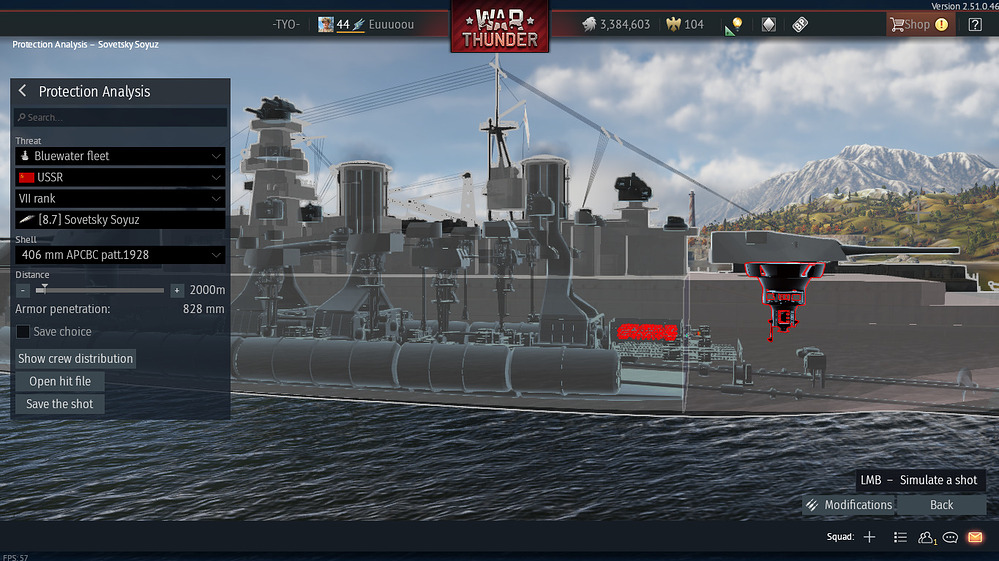The width and height of the screenshot is (999, 561).
Task: Open the Sovetsky Soyuz vehicle dropdown
Action: click(120, 220)
